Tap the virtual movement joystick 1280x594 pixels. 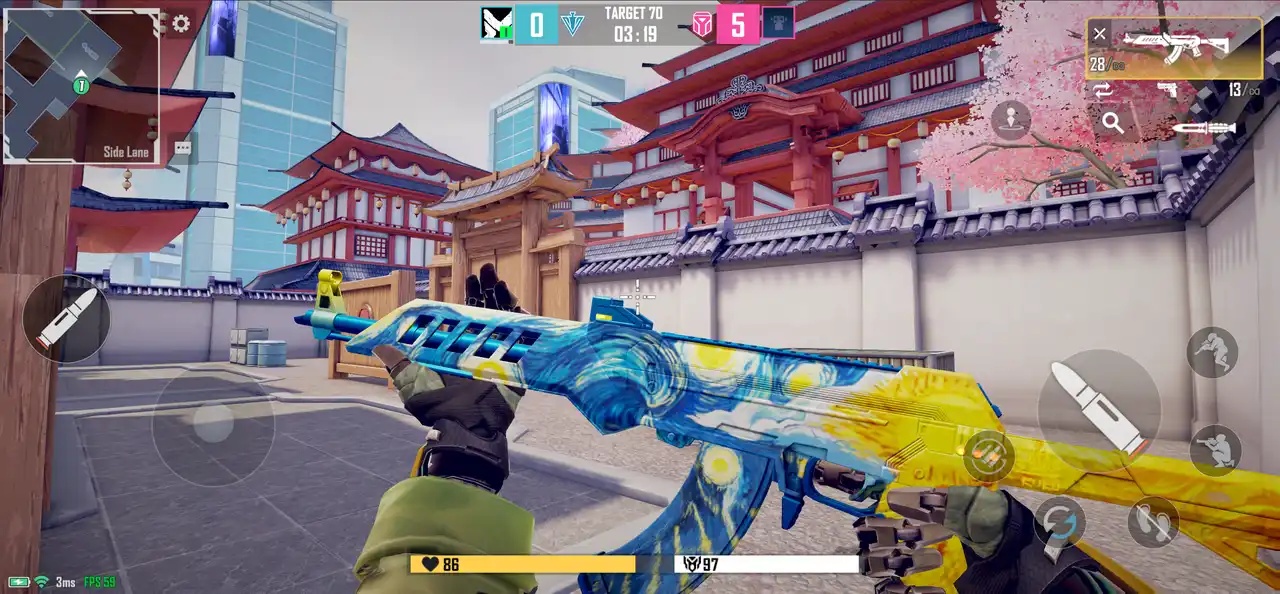point(213,424)
